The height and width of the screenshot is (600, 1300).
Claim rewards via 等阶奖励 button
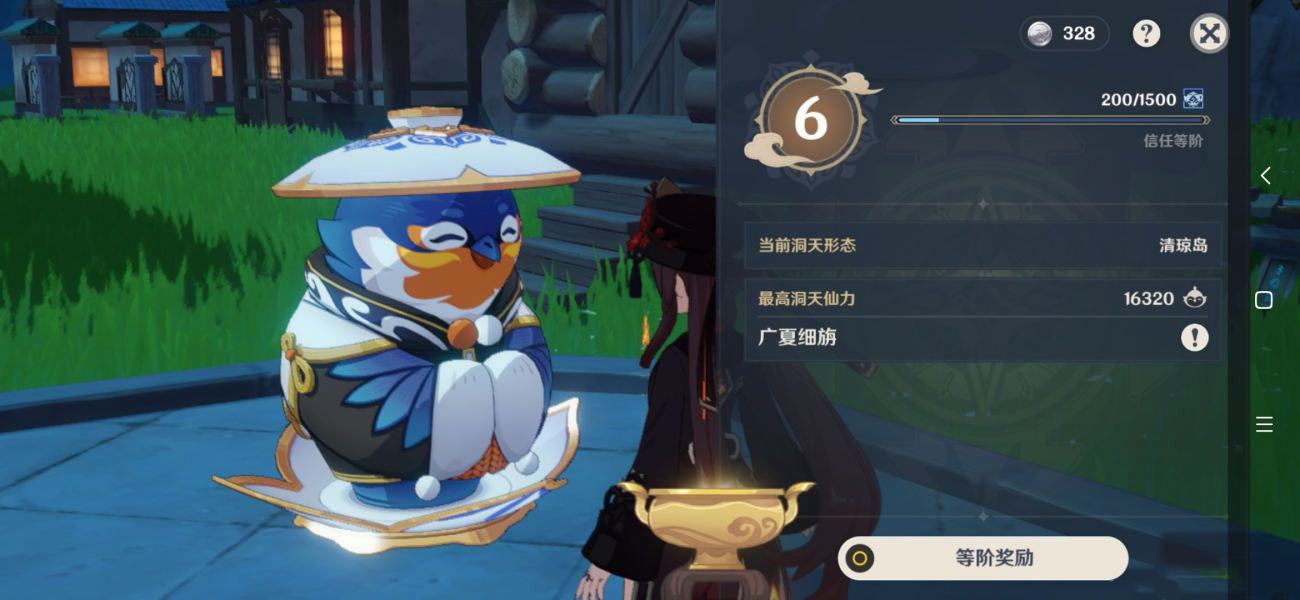[983, 558]
